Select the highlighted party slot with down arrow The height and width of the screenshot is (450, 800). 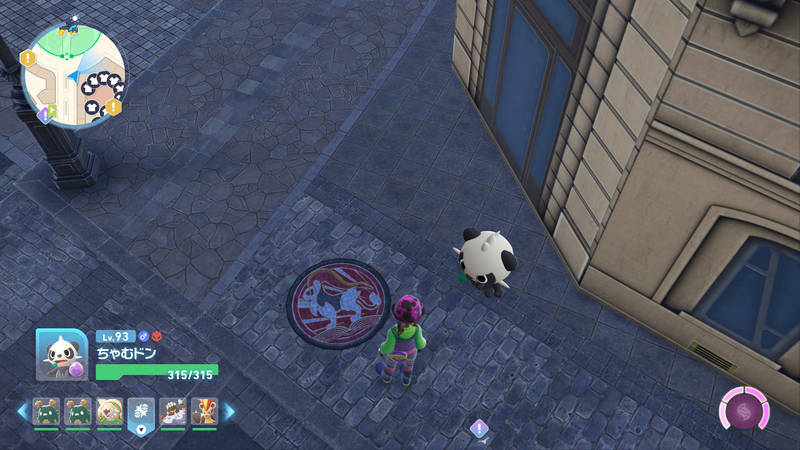141,413
